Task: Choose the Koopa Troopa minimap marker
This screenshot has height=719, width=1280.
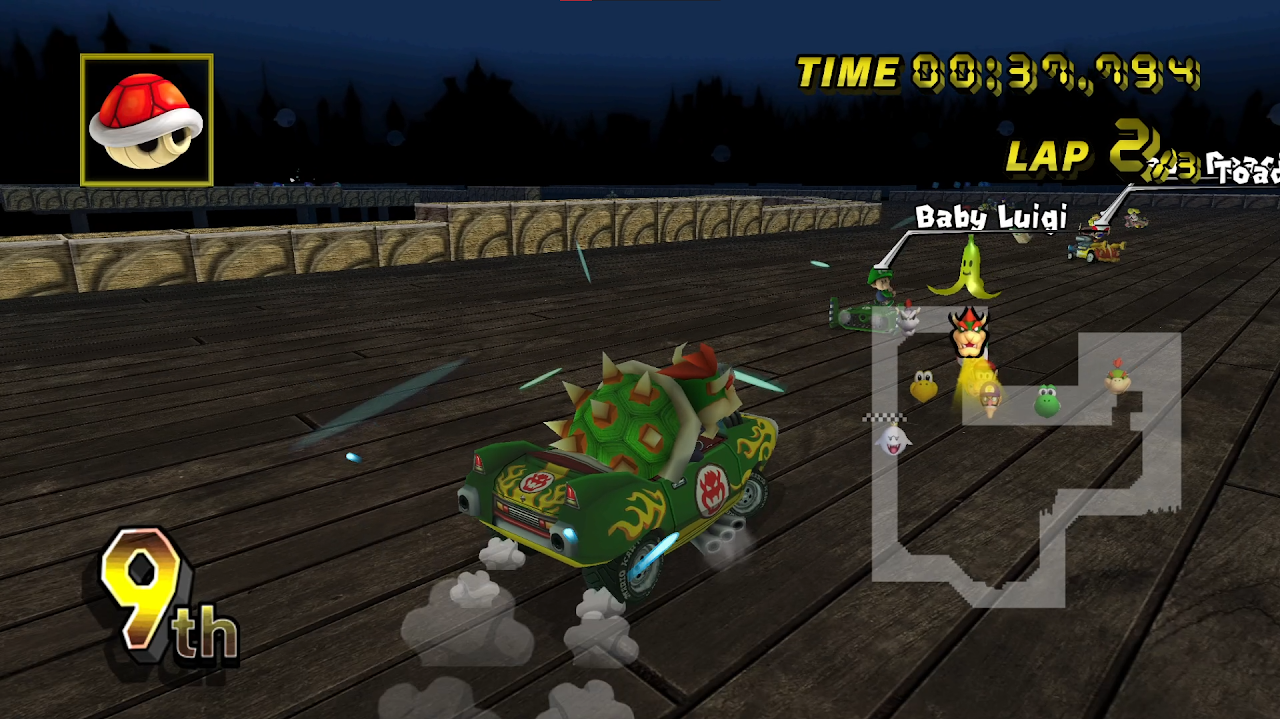Action: point(923,386)
